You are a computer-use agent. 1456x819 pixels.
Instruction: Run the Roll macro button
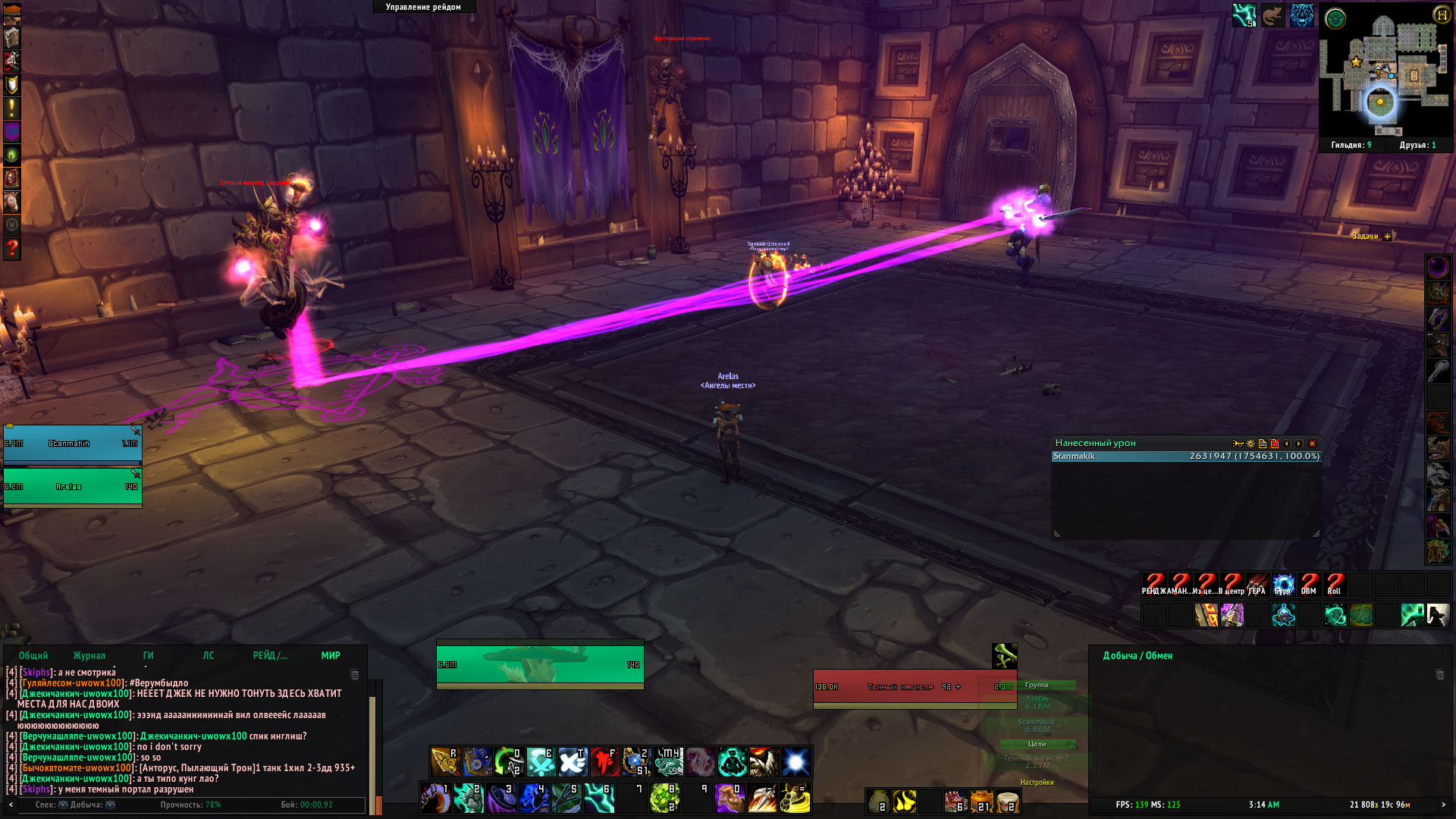click(x=1334, y=584)
